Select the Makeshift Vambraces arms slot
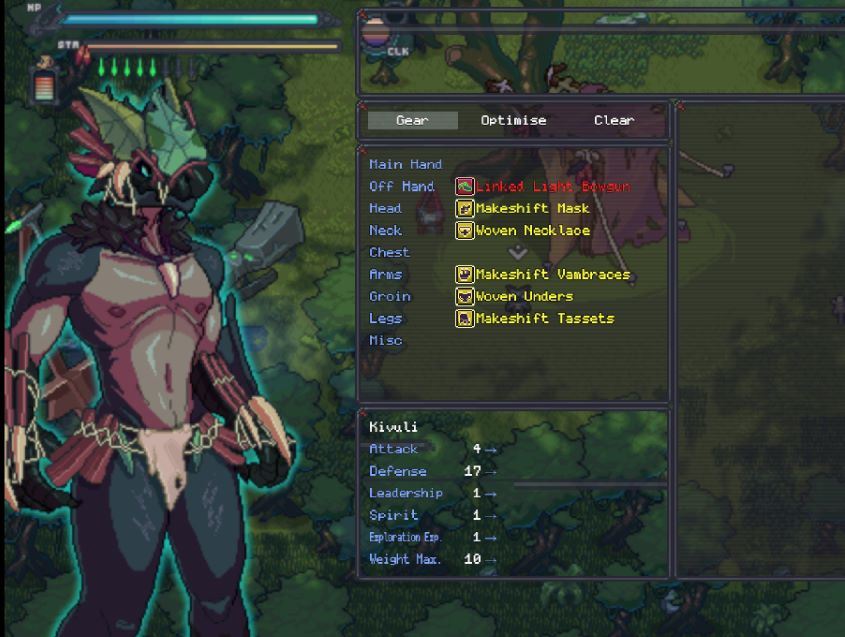Viewport: 845px width, 637px height. click(552, 274)
